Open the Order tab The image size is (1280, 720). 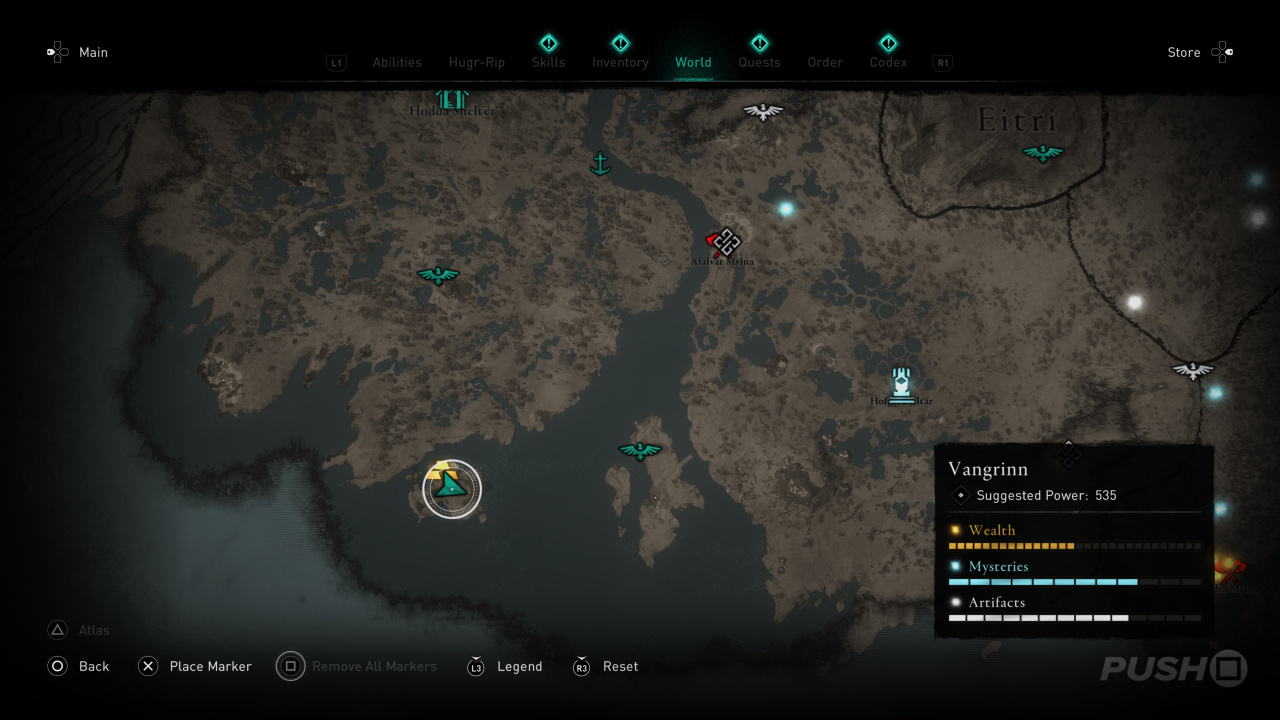[x=825, y=62]
